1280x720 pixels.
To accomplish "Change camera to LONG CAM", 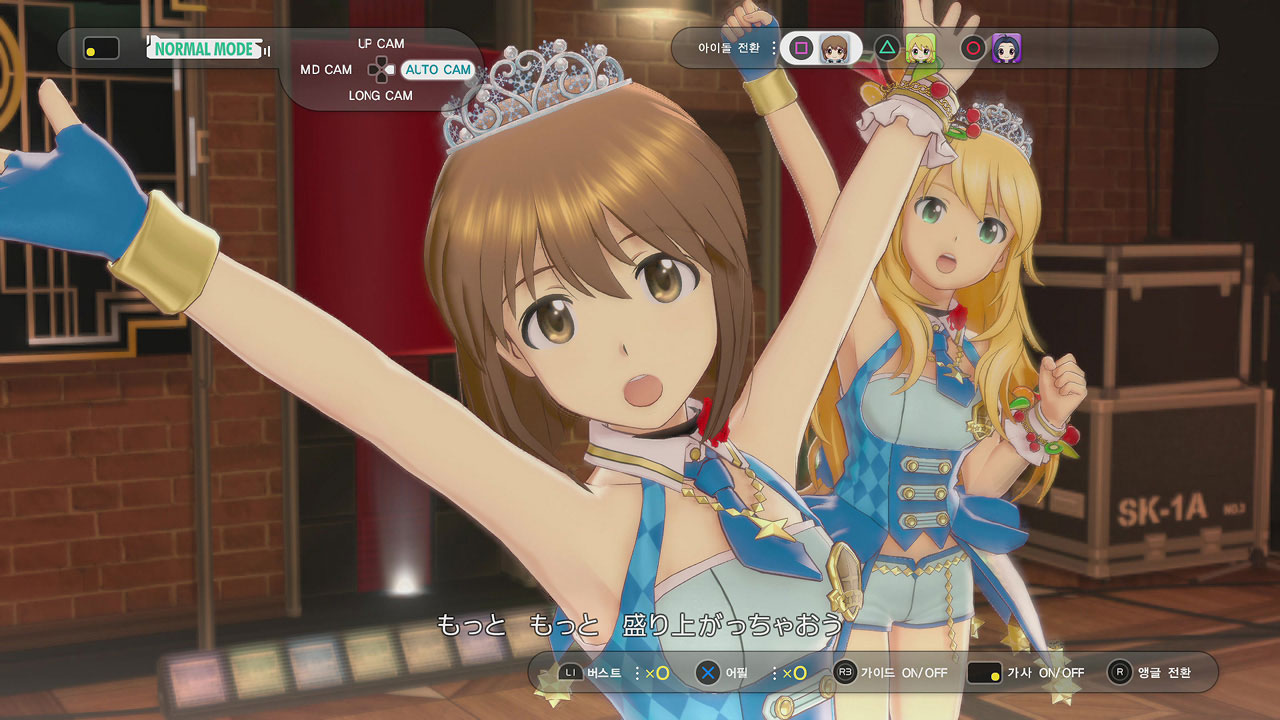I will click(x=380, y=96).
